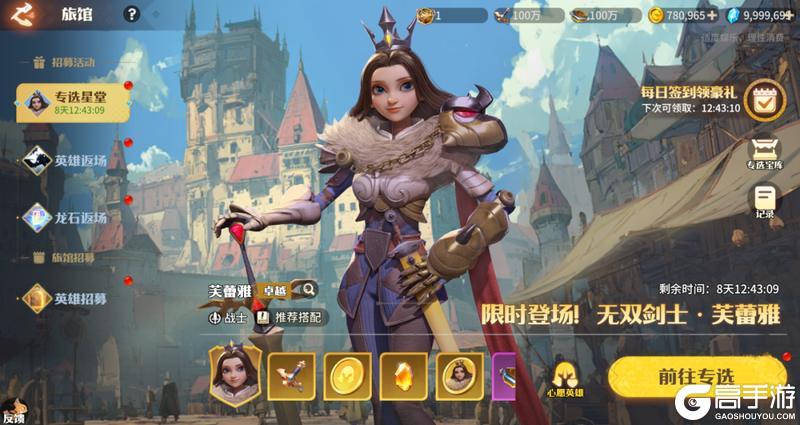
Task: Open the 反馈 feedback button
Action: [12, 412]
